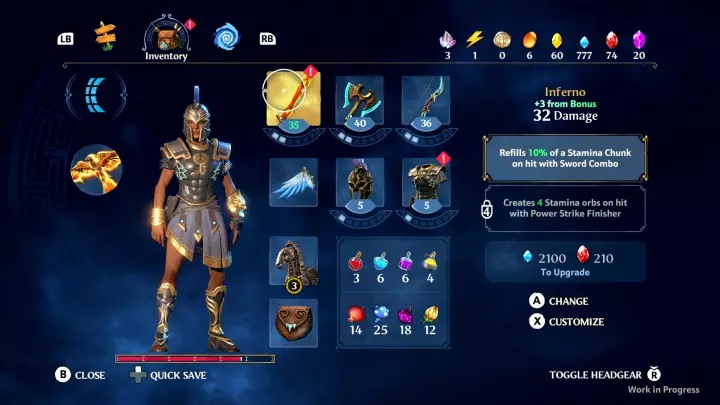Select the horse mount slot
Viewport: 720px width, 405px height.
click(x=293, y=262)
